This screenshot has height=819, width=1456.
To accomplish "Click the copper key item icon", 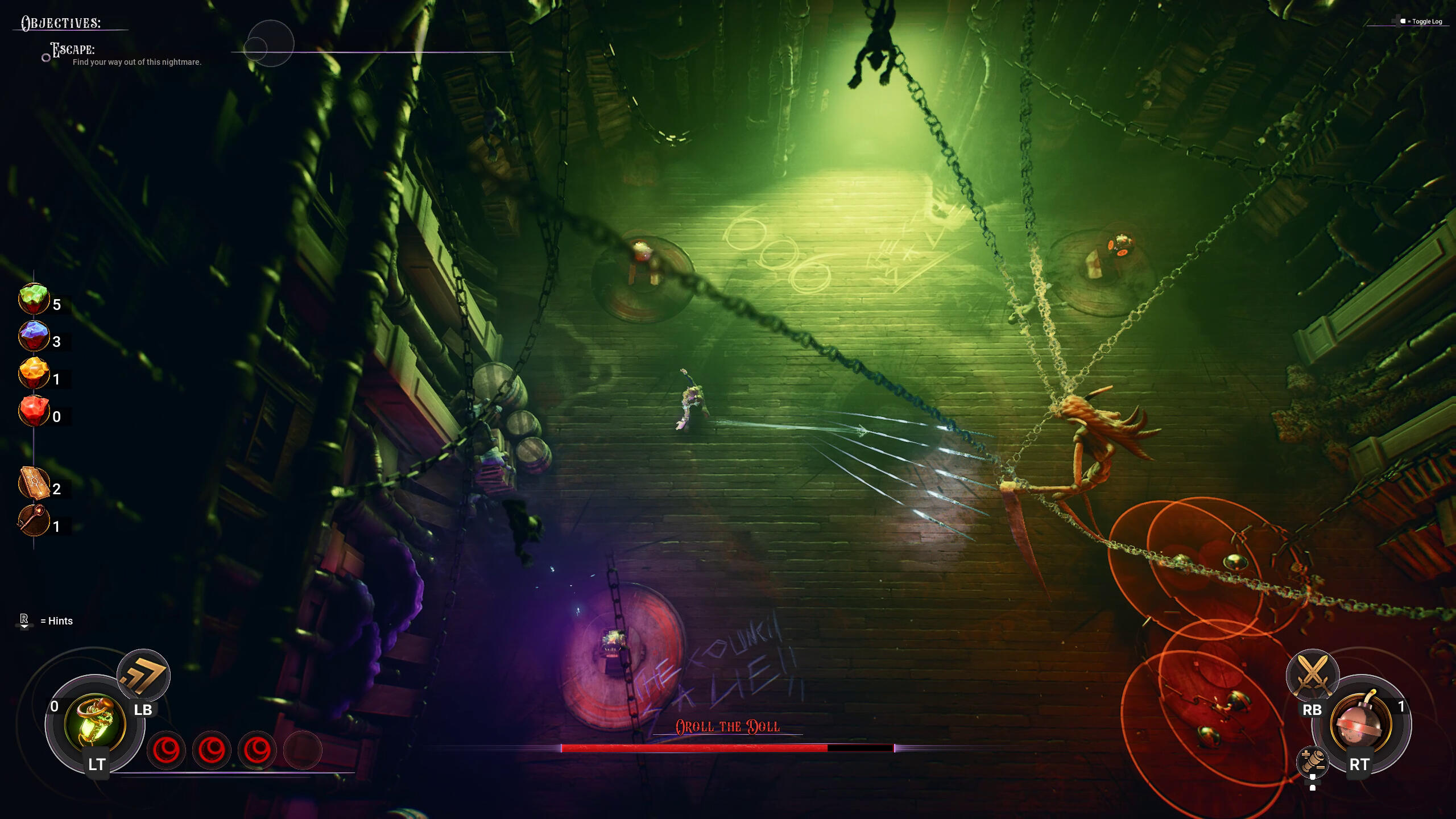I will [34, 520].
